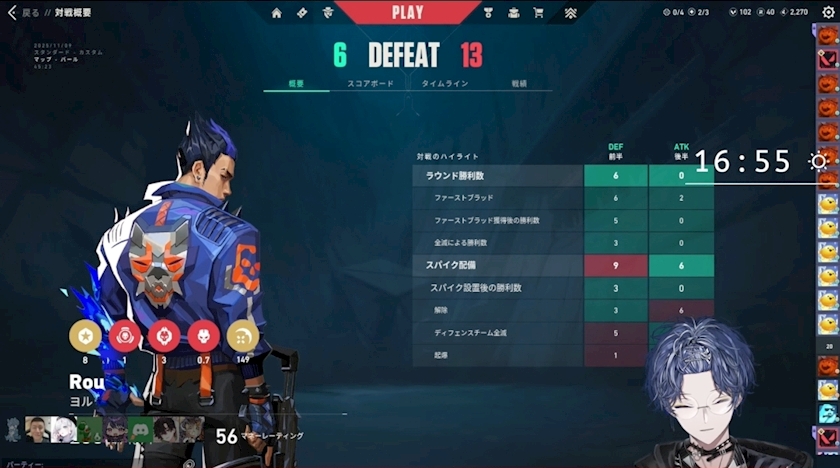Viewport: 840px width, 468px height.
Task: Open the home screen icon
Action: point(277,13)
